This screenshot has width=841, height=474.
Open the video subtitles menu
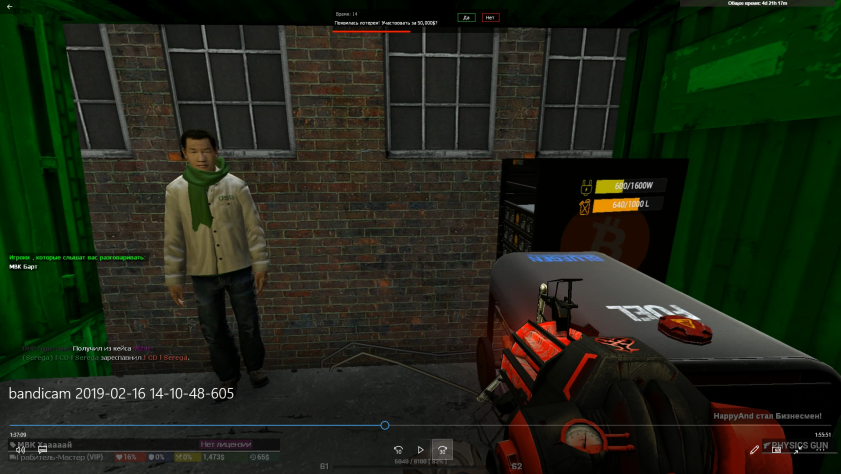pyautogui.click(x=43, y=451)
